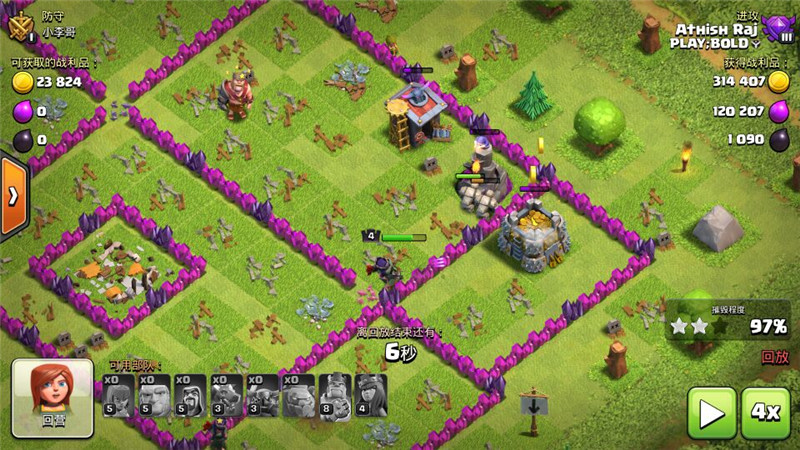Choose the Wizard troop slot
This screenshot has width=800, height=450.
[190, 396]
